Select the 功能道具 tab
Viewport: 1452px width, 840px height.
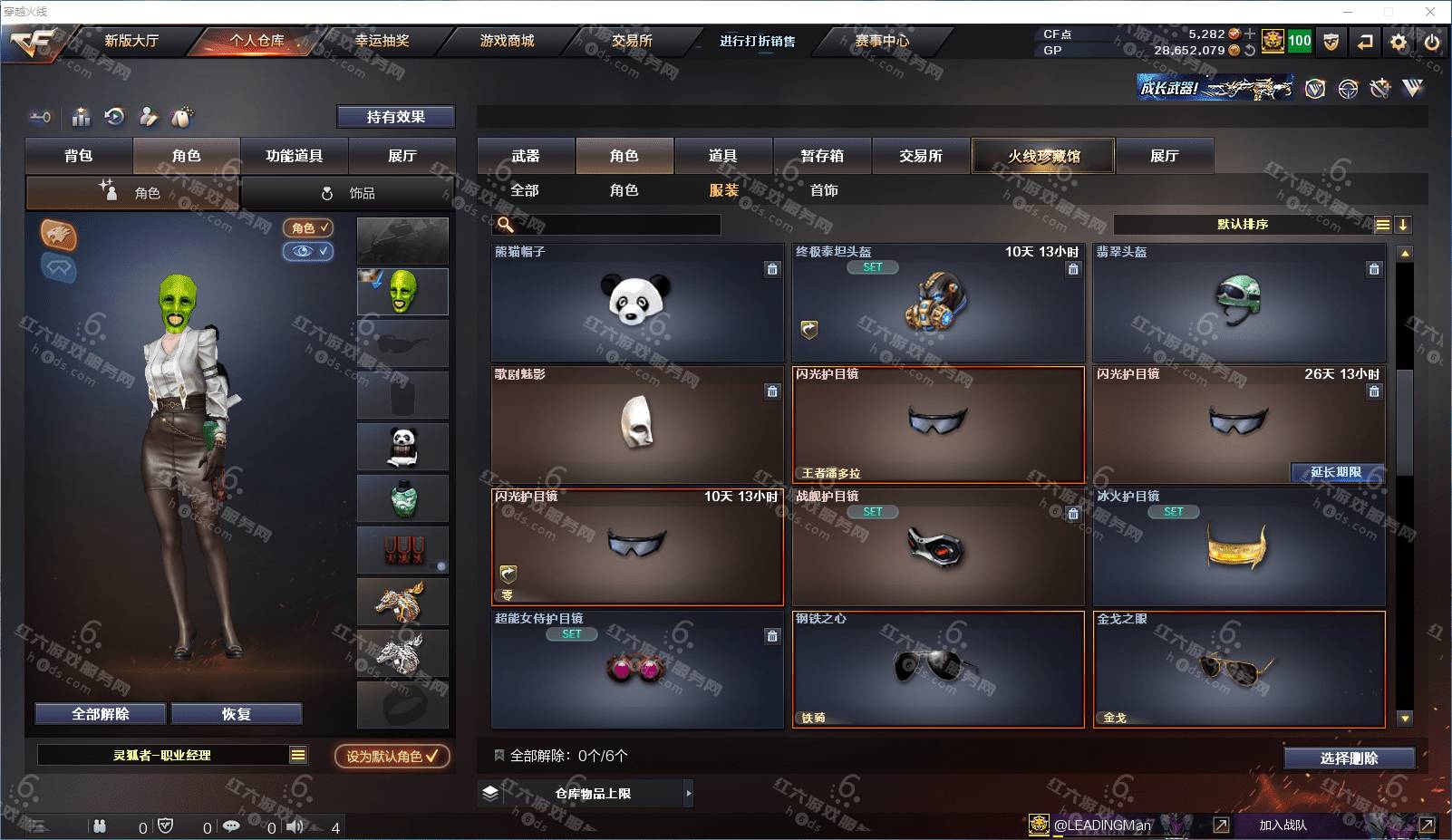(x=294, y=156)
